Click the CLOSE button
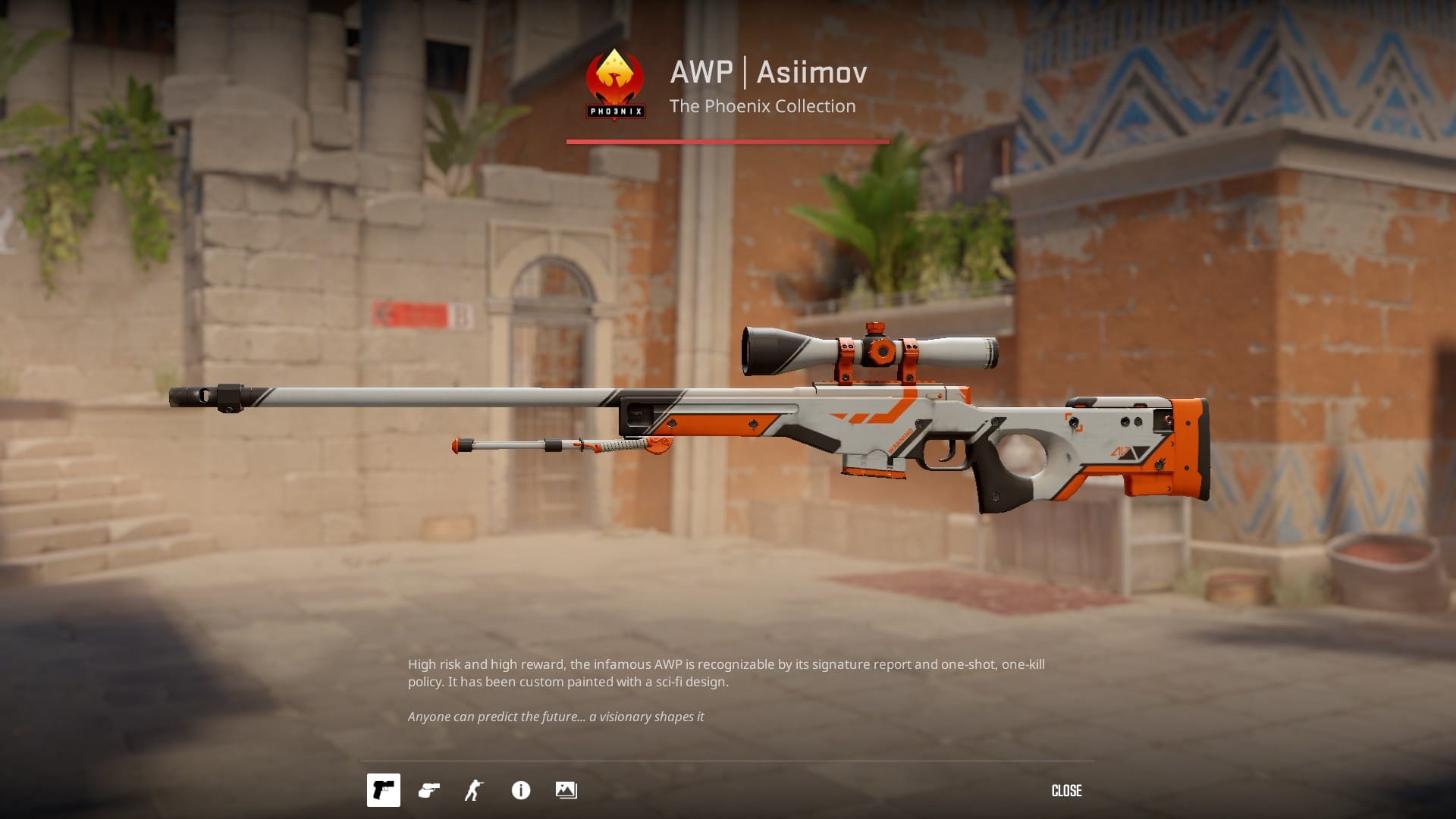Image resolution: width=1456 pixels, height=819 pixels. click(1067, 790)
